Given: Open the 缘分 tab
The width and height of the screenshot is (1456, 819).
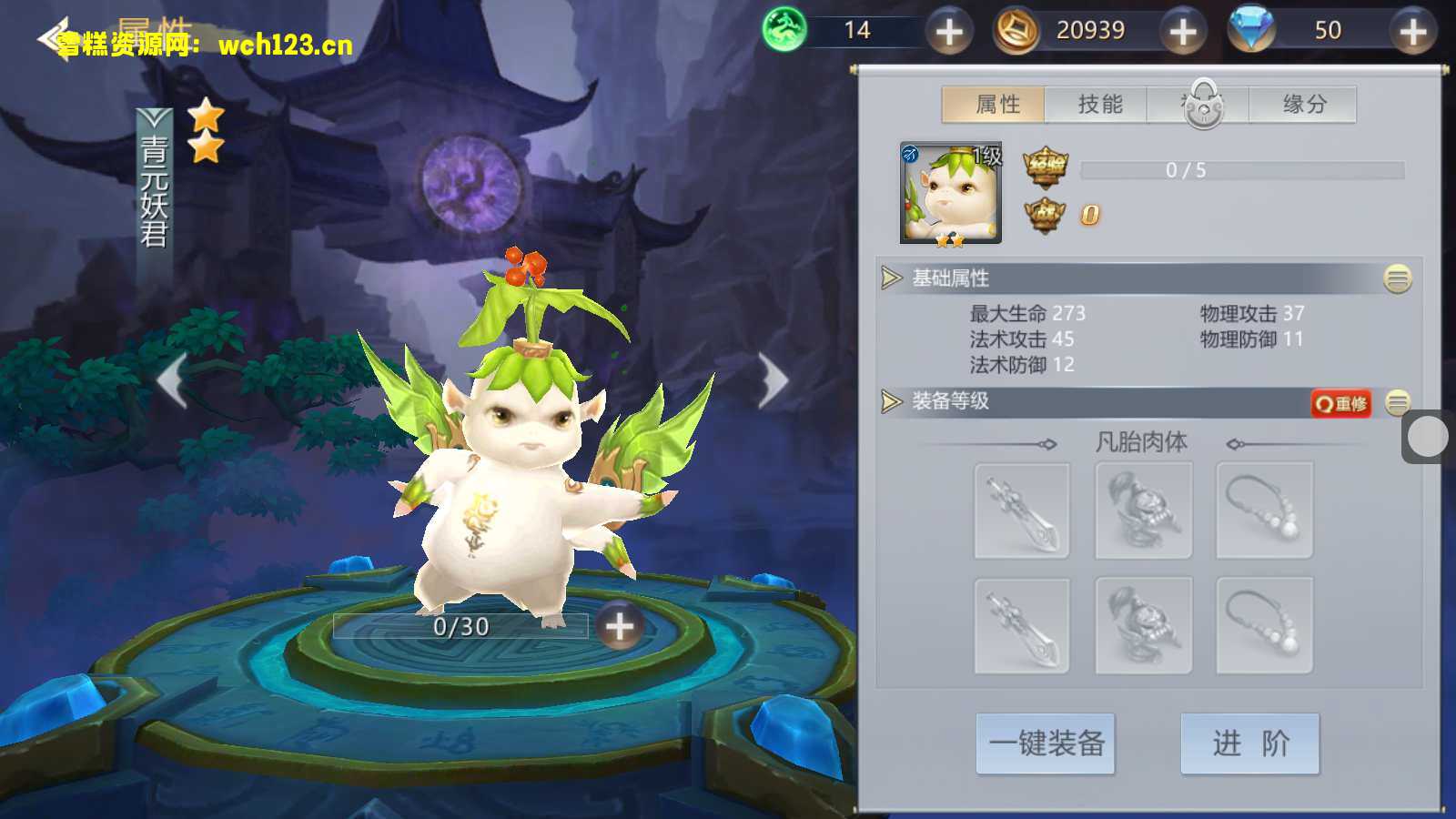Looking at the screenshot, I should tap(1303, 104).
